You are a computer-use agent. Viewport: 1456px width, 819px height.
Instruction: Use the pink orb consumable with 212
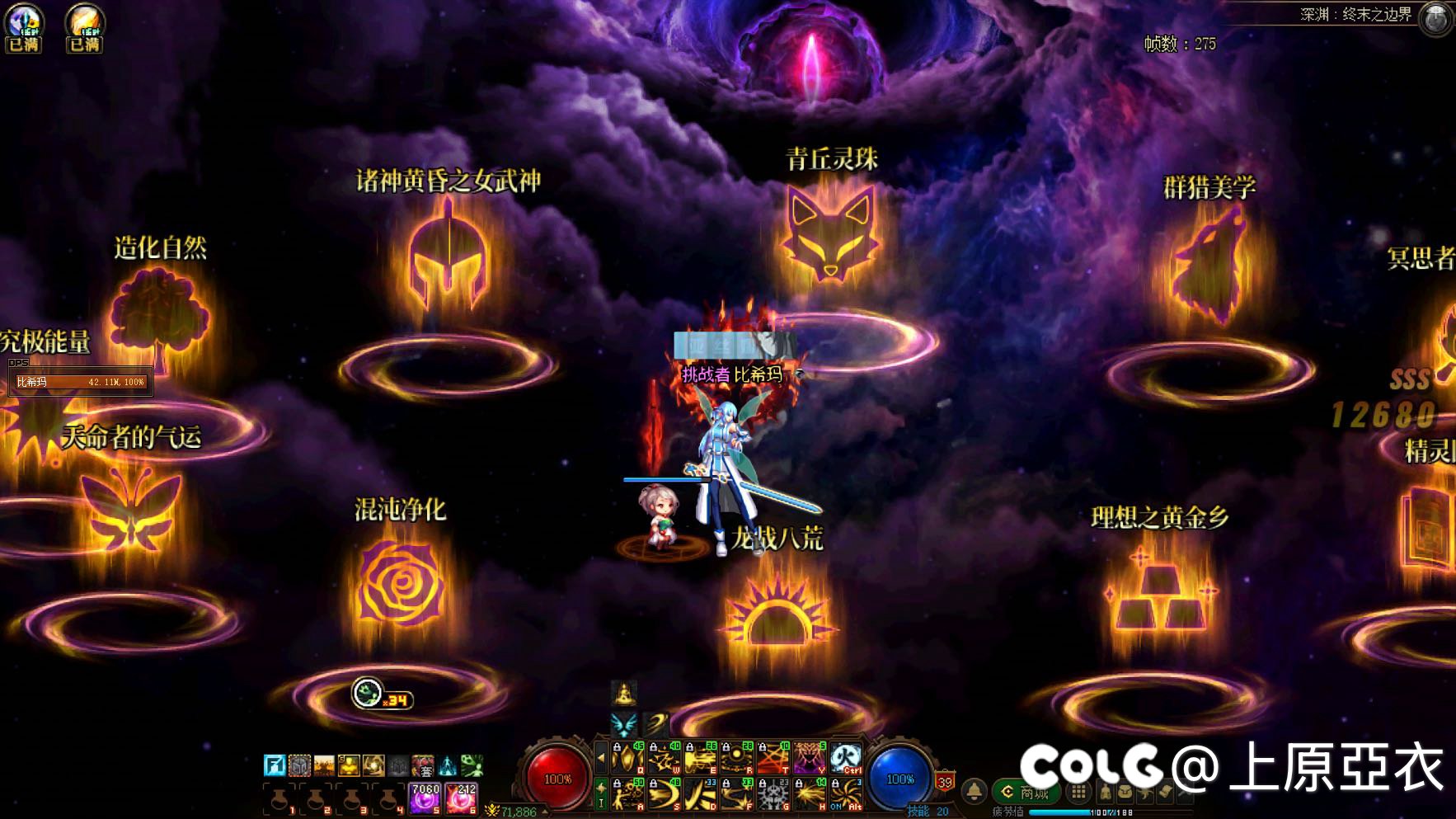pyautogui.click(x=461, y=799)
